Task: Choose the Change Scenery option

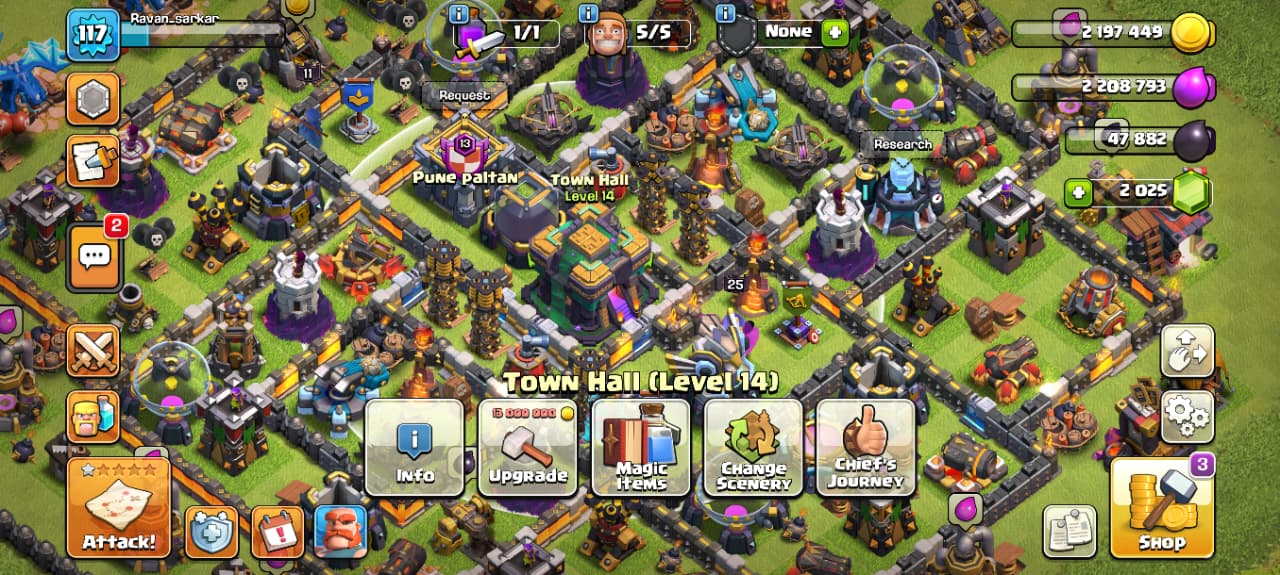Action: point(753,447)
